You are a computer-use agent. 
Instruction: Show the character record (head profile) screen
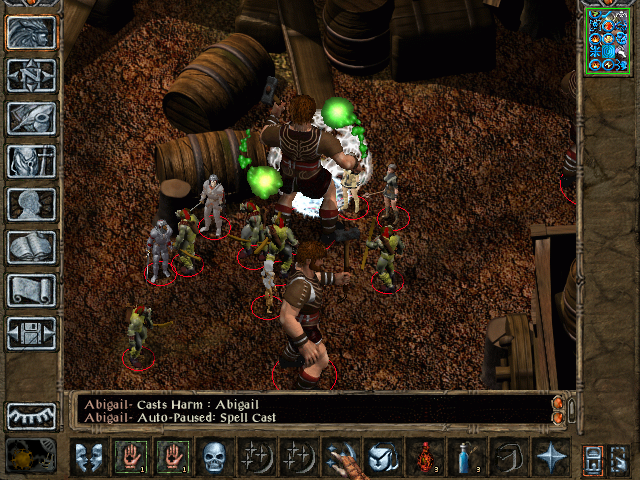tap(32, 203)
